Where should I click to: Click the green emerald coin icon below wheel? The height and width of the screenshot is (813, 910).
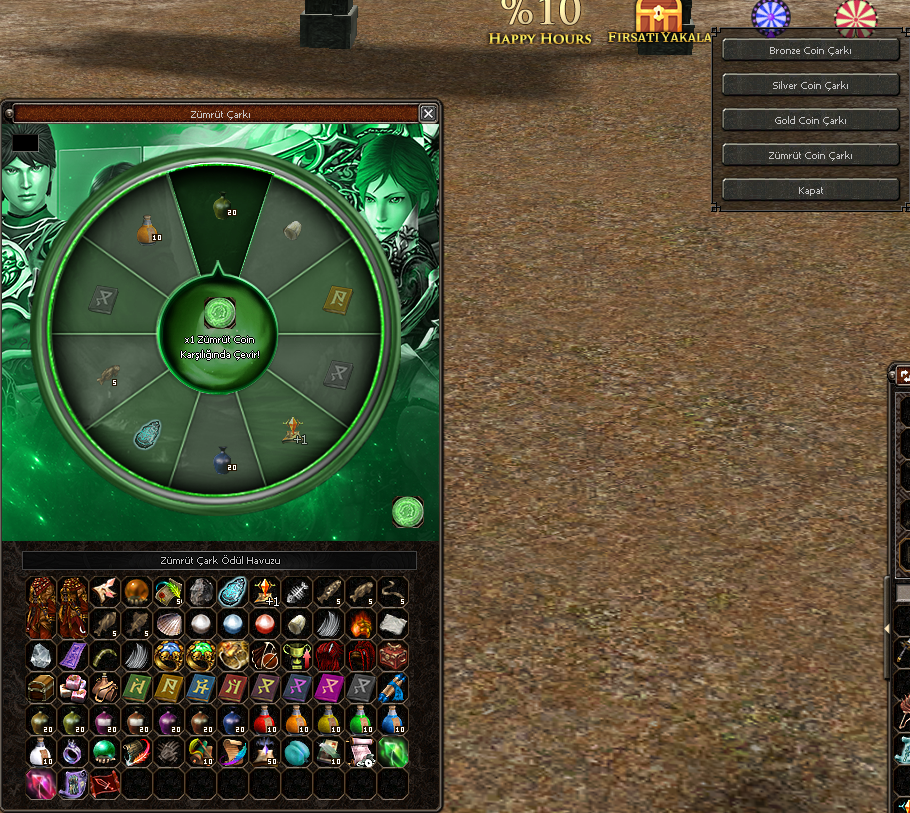click(407, 512)
